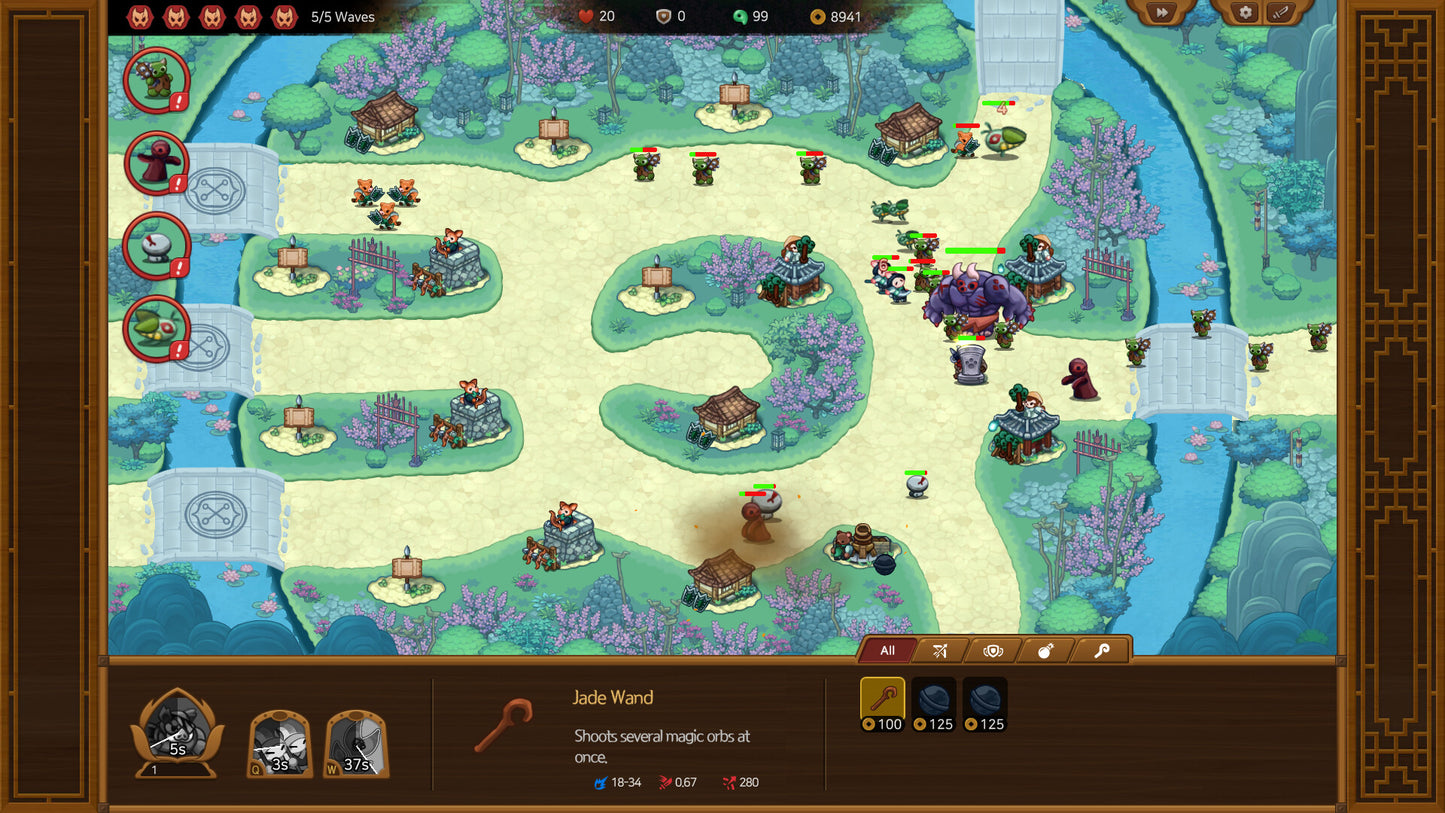Show the green goblin enemy info

pos(157,78)
